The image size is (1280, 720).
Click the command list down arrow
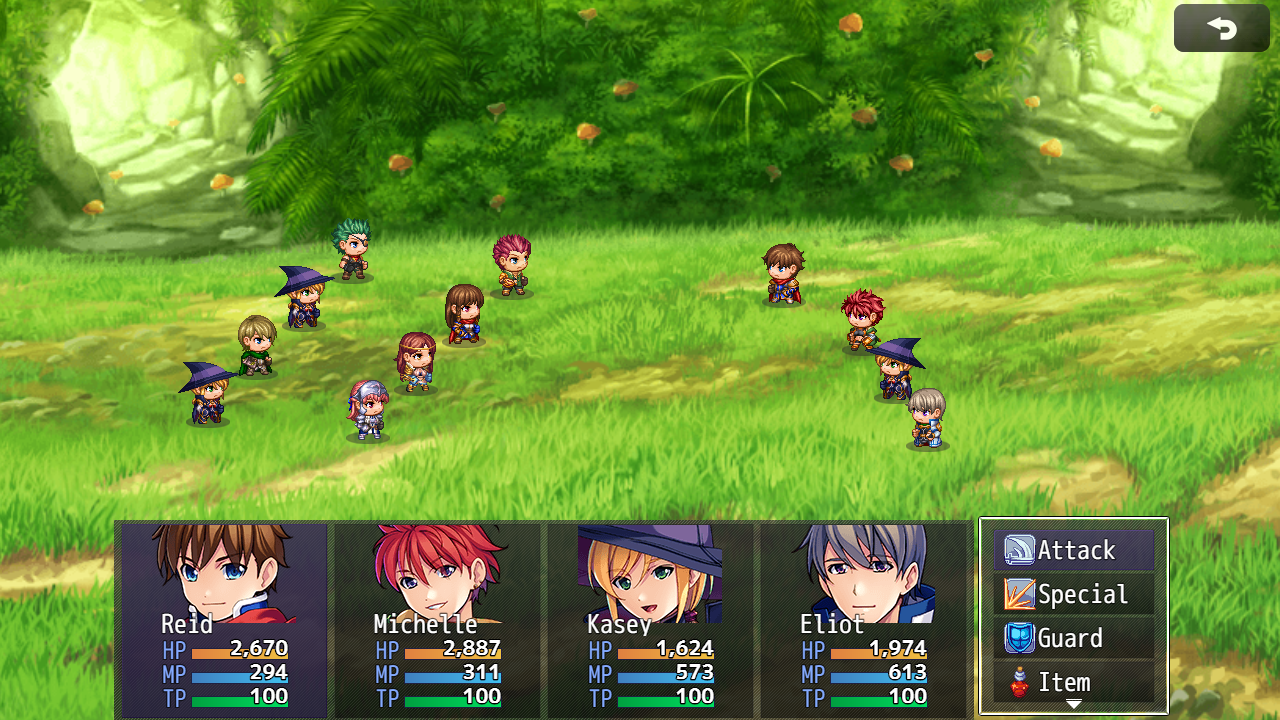(x=1073, y=705)
